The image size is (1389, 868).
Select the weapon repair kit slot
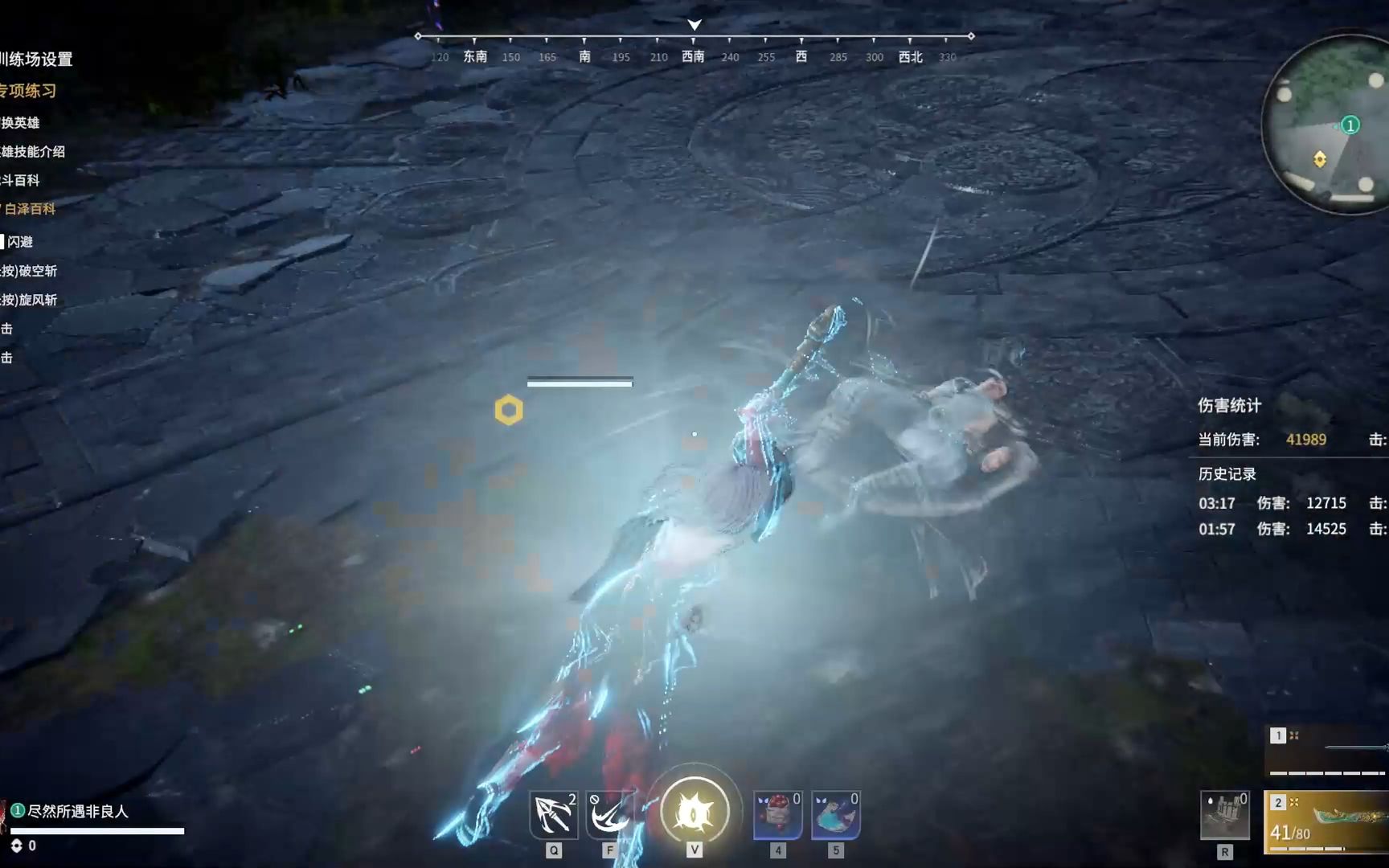[x=1224, y=815]
